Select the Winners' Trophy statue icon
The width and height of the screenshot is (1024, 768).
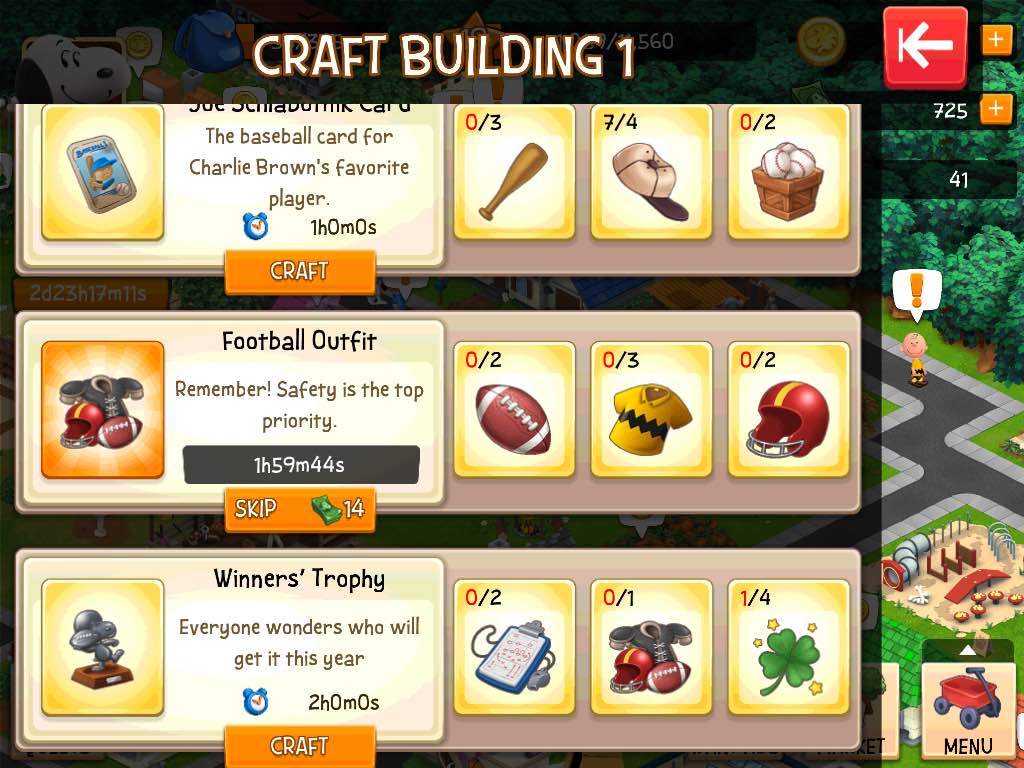(x=102, y=647)
